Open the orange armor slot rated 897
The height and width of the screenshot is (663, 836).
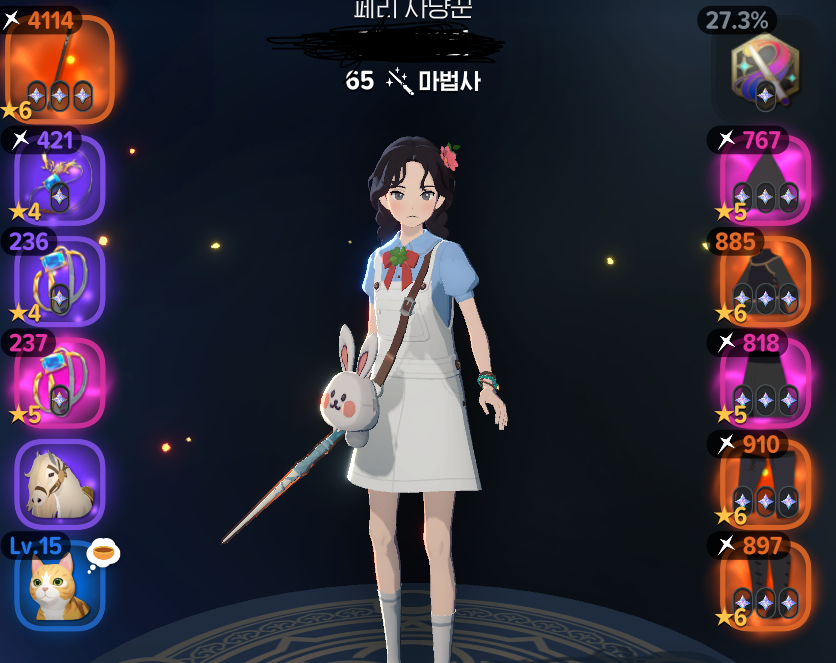click(x=765, y=586)
